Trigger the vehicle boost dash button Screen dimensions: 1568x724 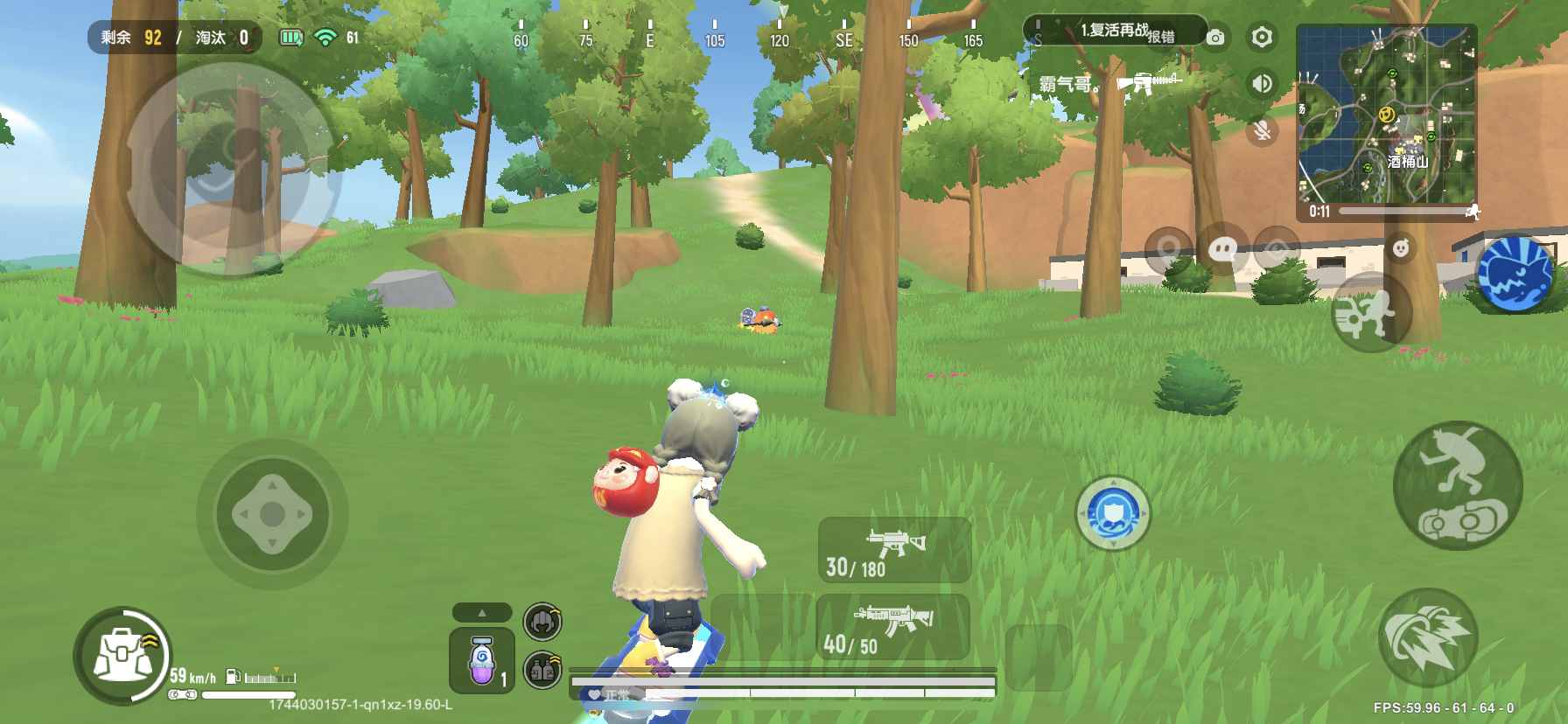(1428, 637)
